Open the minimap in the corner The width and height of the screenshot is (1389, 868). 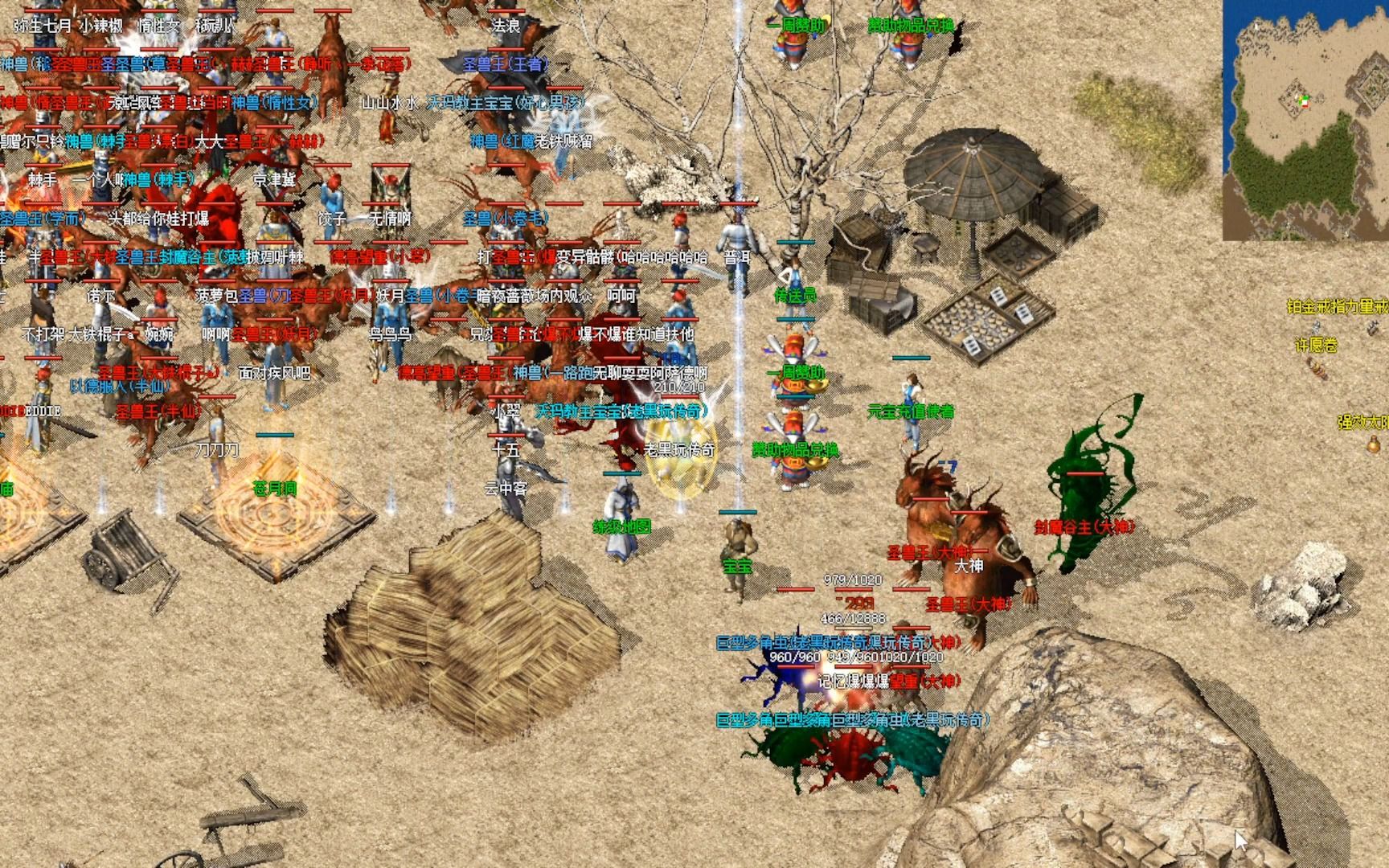coord(1305,121)
